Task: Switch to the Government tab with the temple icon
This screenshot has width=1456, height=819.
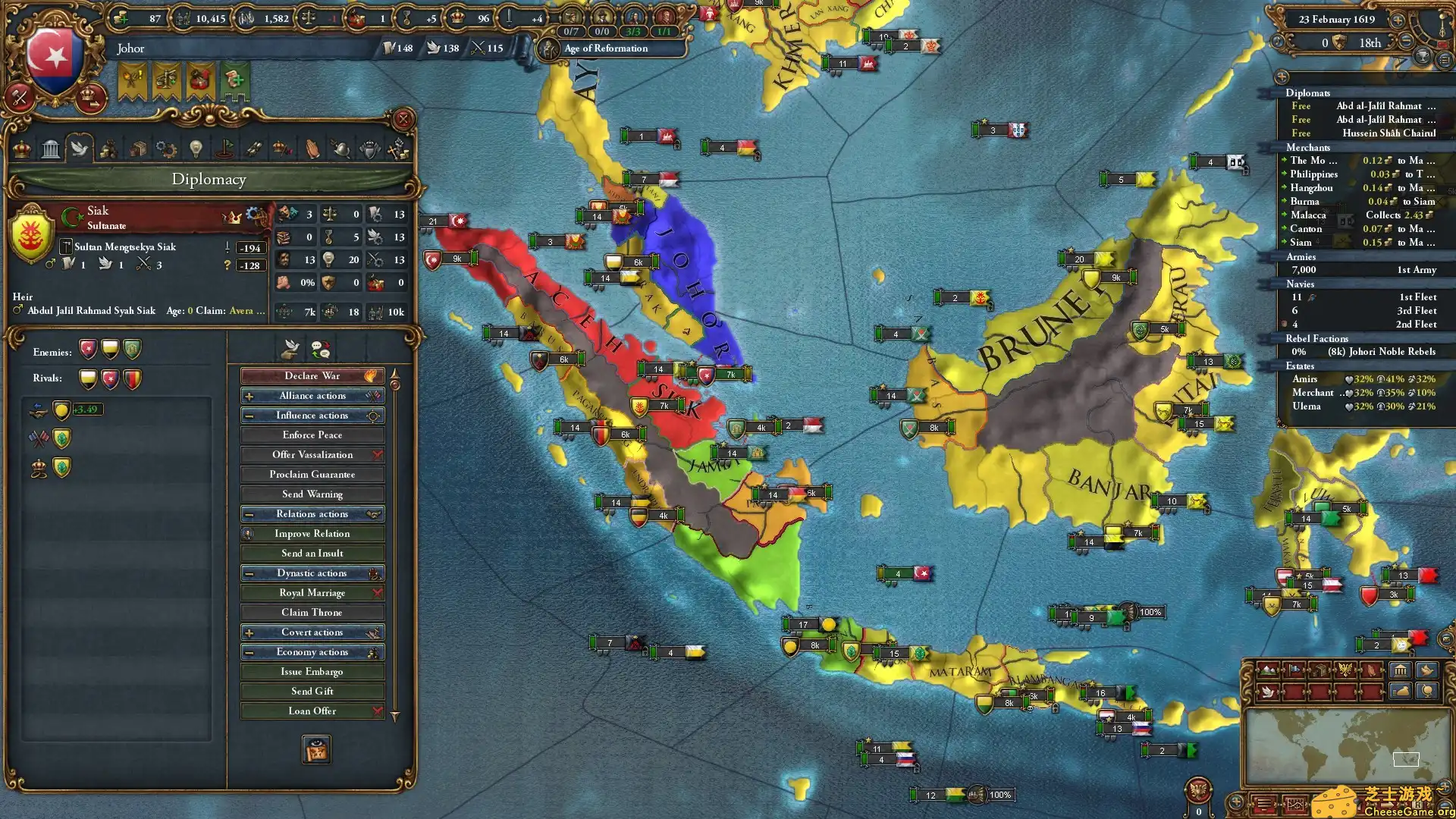Action: click(50, 148)
